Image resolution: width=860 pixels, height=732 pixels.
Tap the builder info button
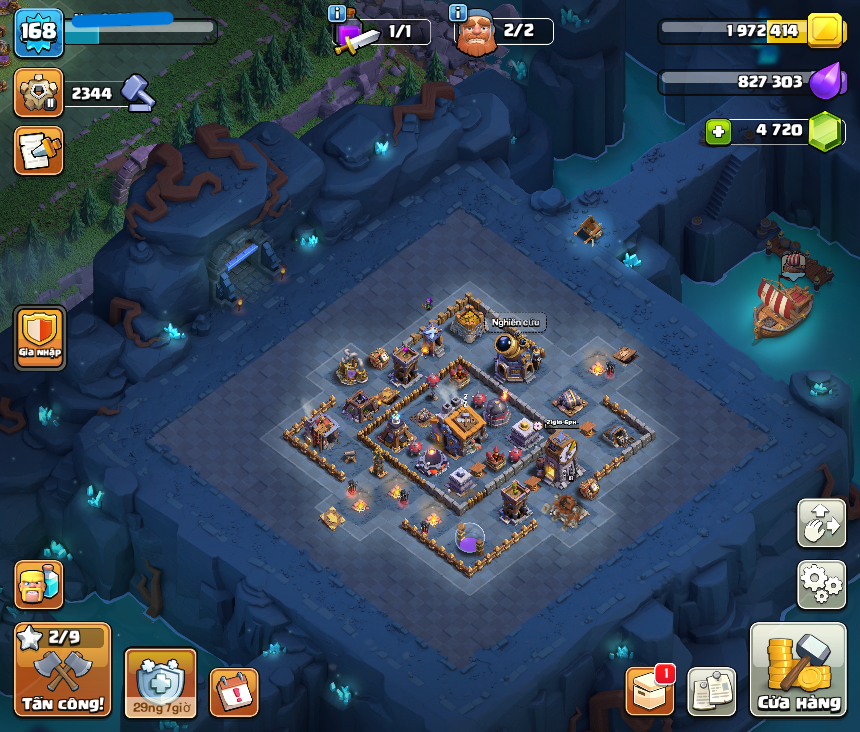click(x=458, y=13)
